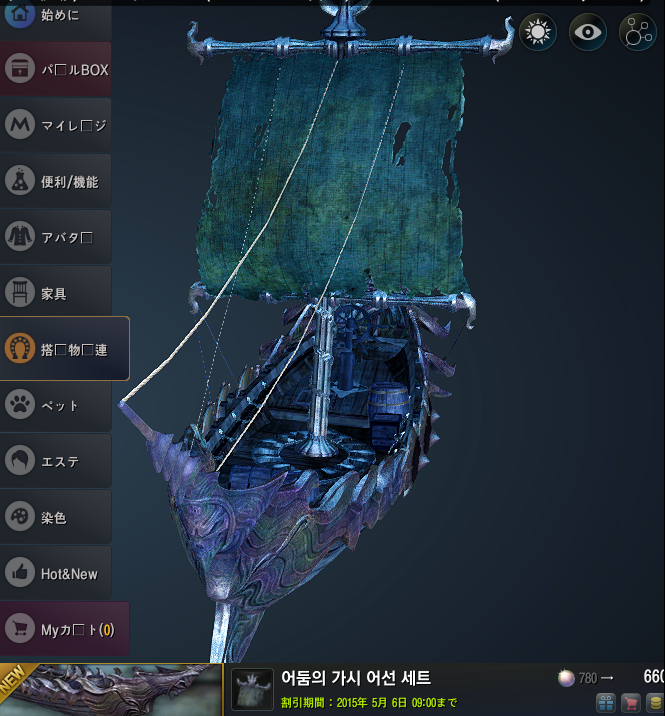Open the エステ beauty category

click(x=55, y=461)
